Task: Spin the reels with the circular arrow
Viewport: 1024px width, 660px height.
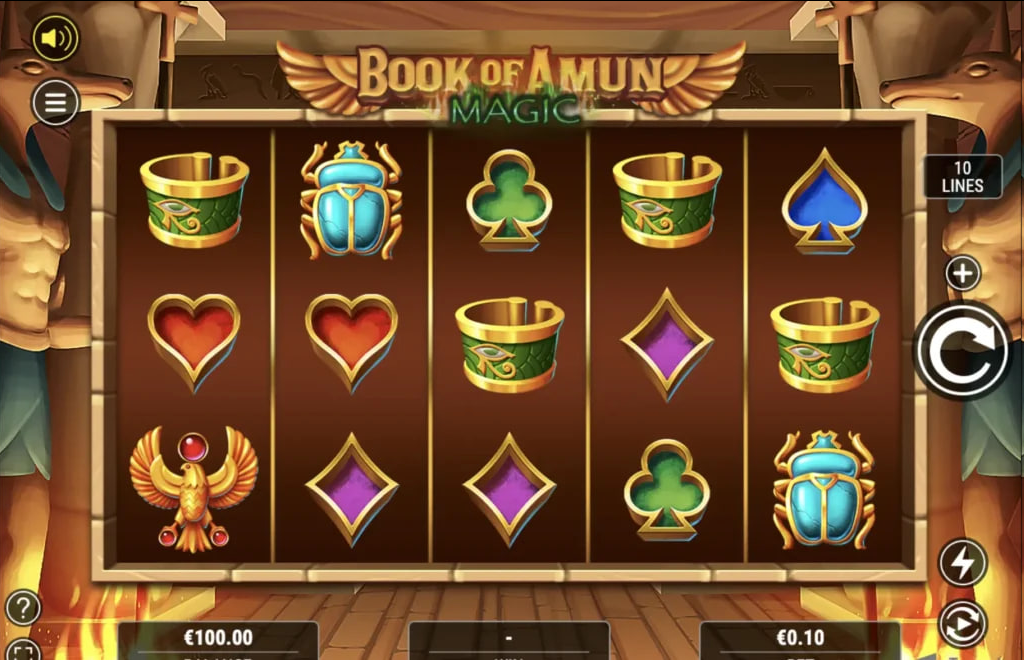Action: click(963, 350)
